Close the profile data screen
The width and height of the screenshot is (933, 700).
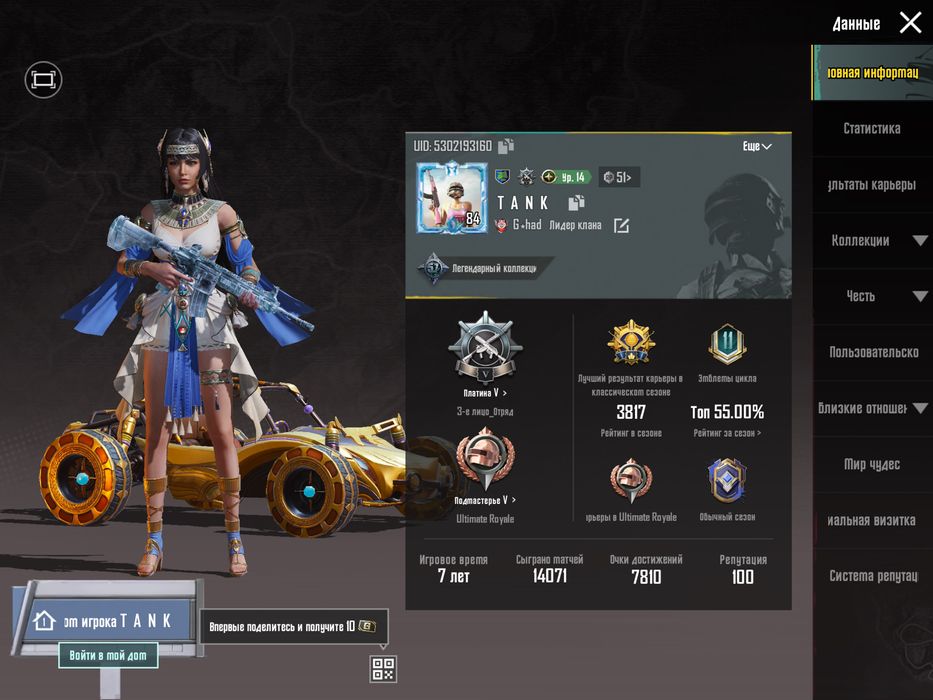[x=910, y=23]
